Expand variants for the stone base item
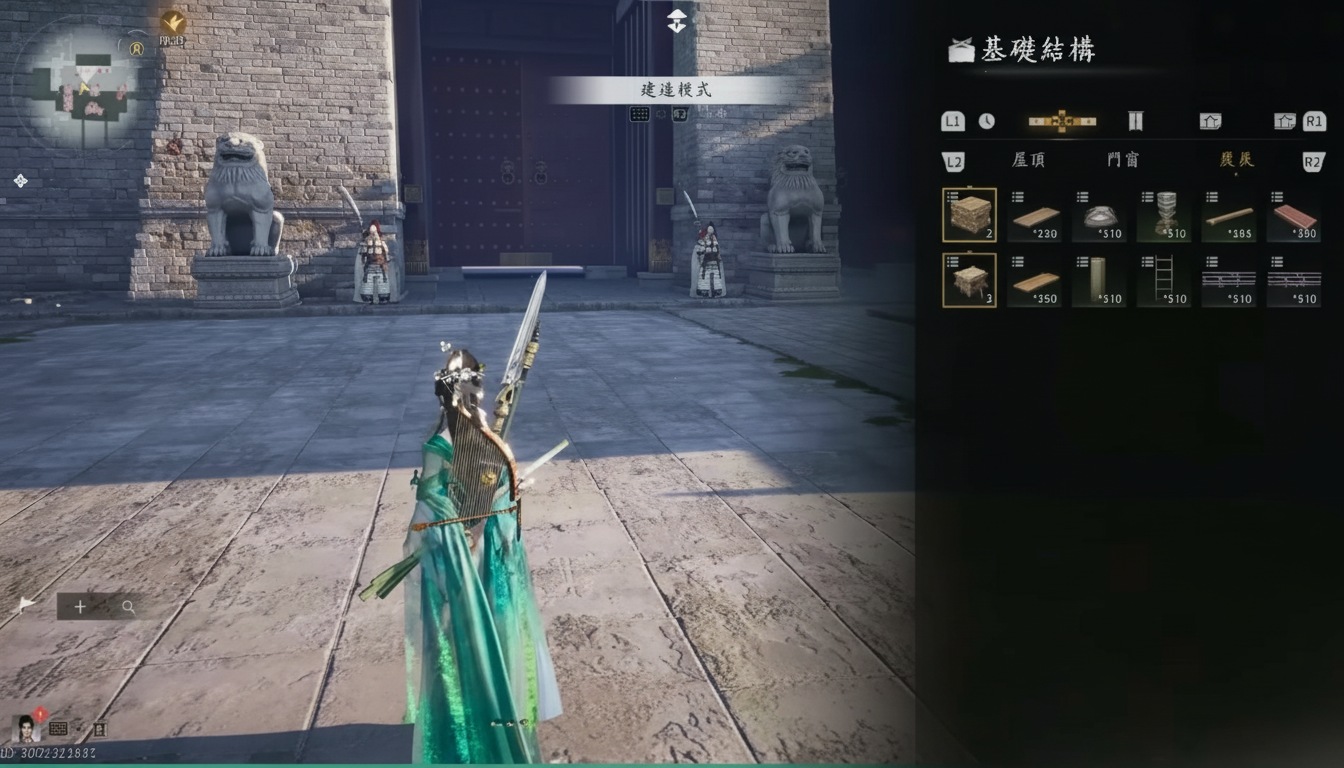 click(x=1081, y=197)
